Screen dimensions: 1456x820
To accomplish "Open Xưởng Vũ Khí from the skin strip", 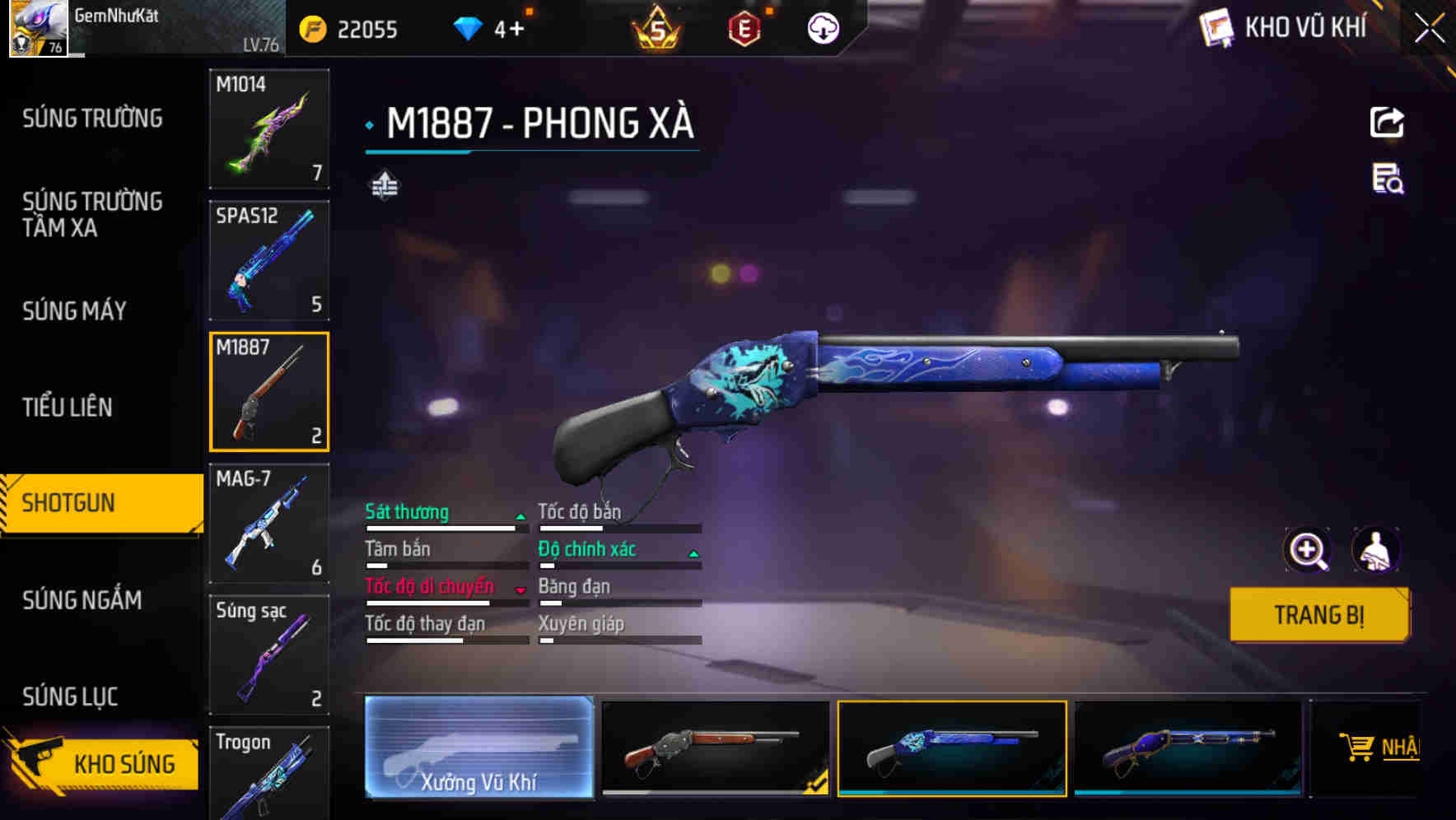I will pos(478,748).
